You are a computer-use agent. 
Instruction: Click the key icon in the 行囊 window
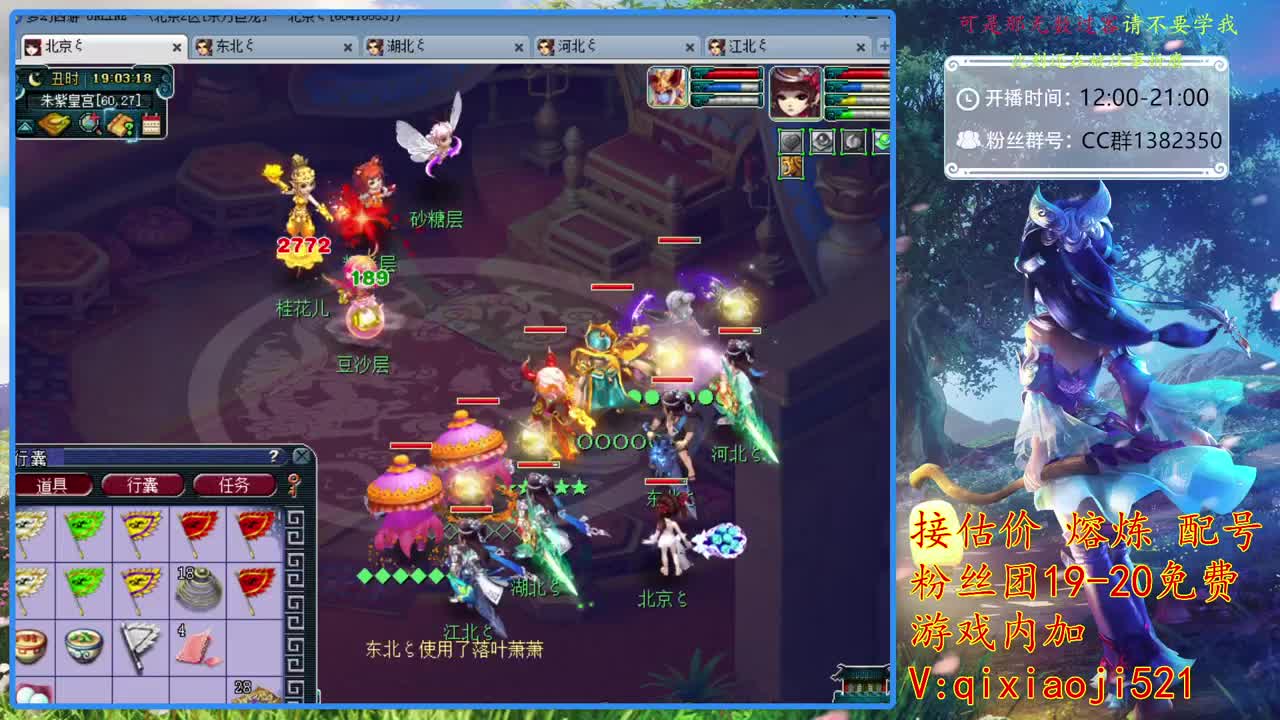pyautogui.click(x=292, y=485)
